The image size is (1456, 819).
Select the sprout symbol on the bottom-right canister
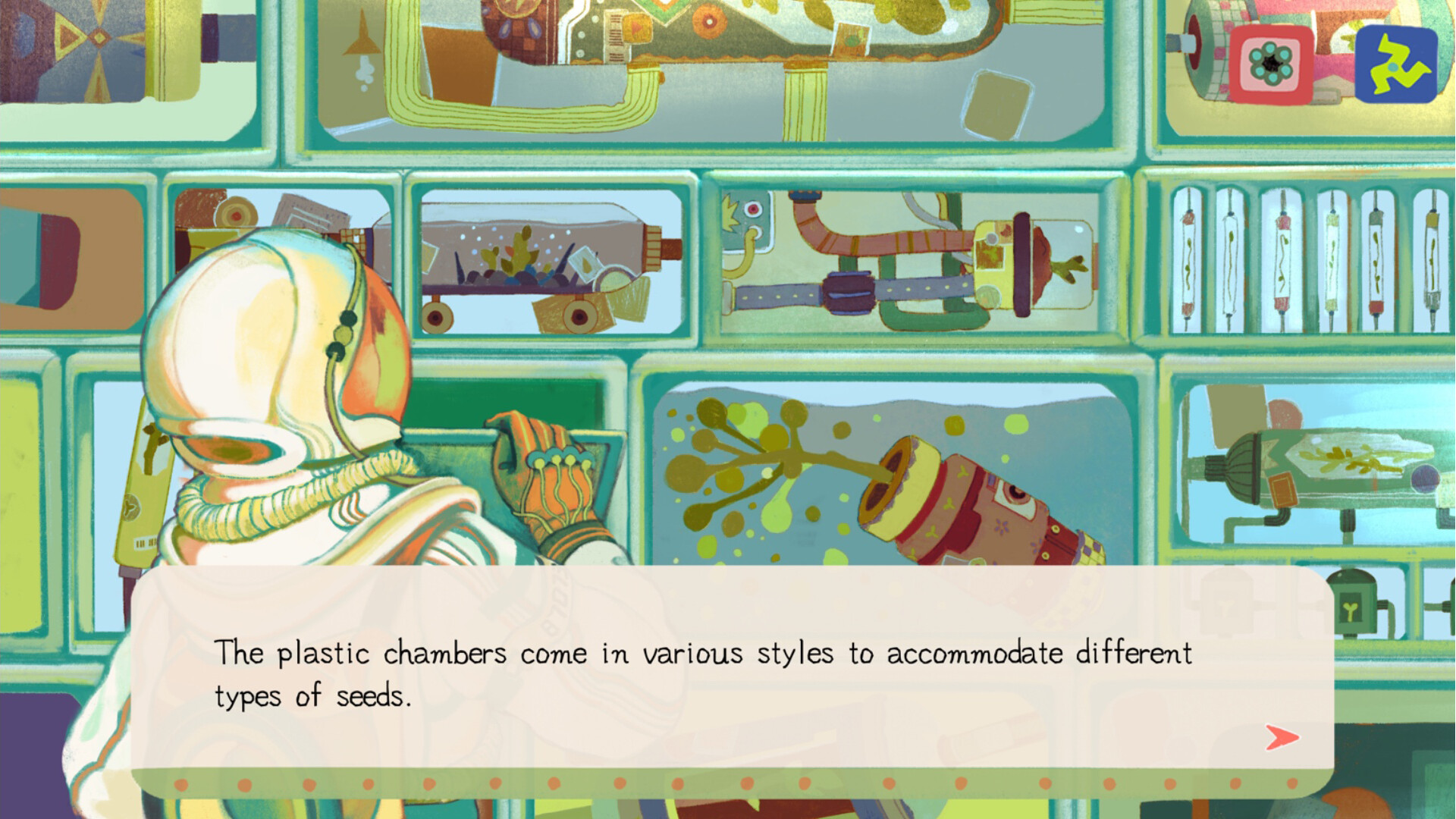pyautogui.click(x=1350, y=610)
